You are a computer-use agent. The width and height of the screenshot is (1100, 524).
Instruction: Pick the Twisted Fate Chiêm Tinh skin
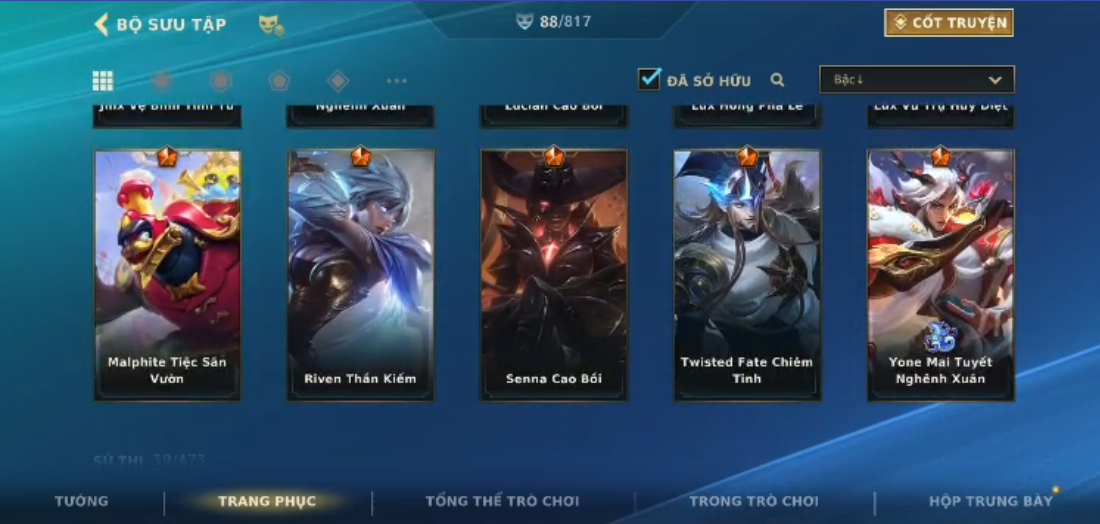coord(746,275)
